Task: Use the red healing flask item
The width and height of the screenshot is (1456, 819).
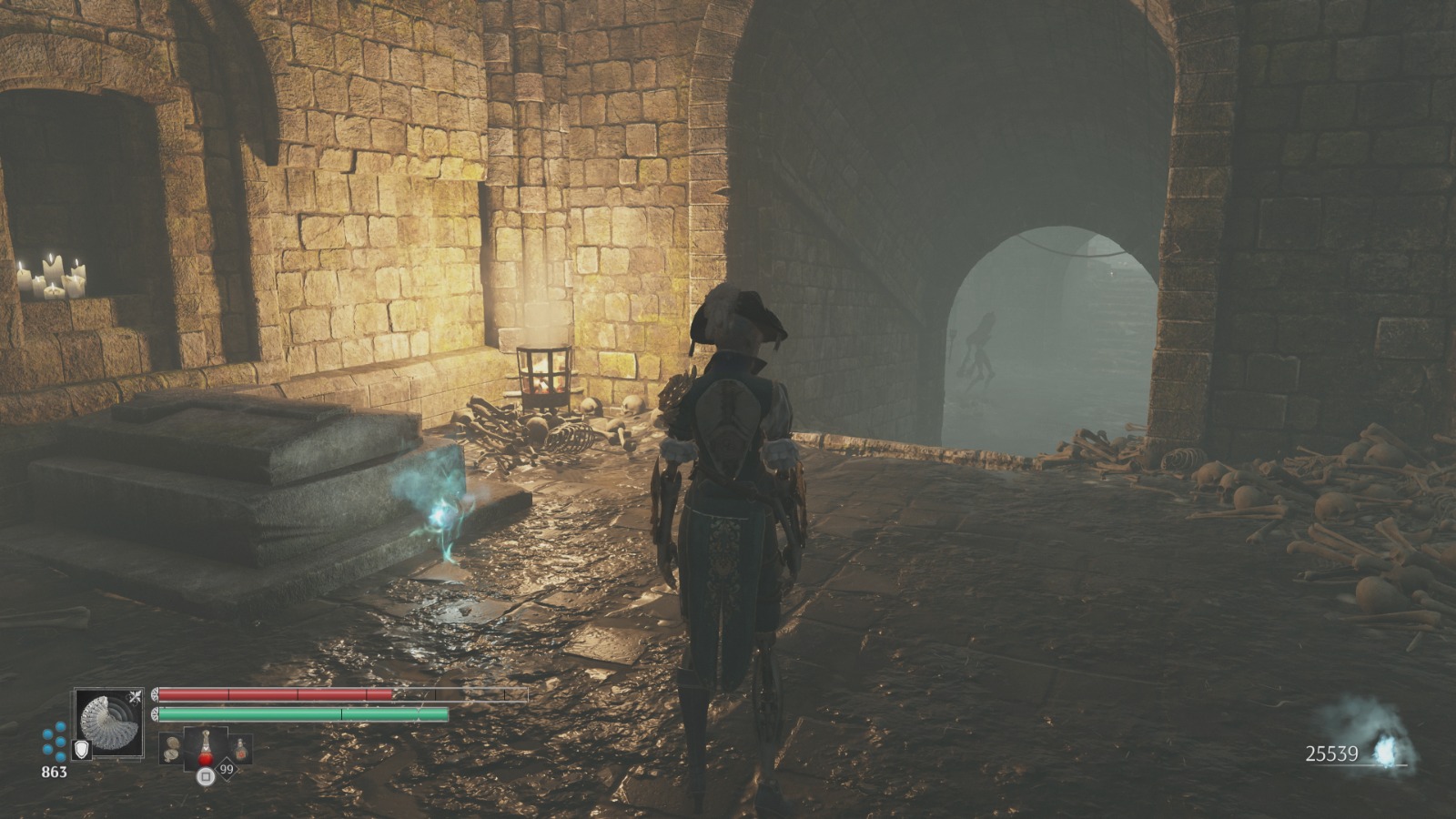Action: point(207,748)
